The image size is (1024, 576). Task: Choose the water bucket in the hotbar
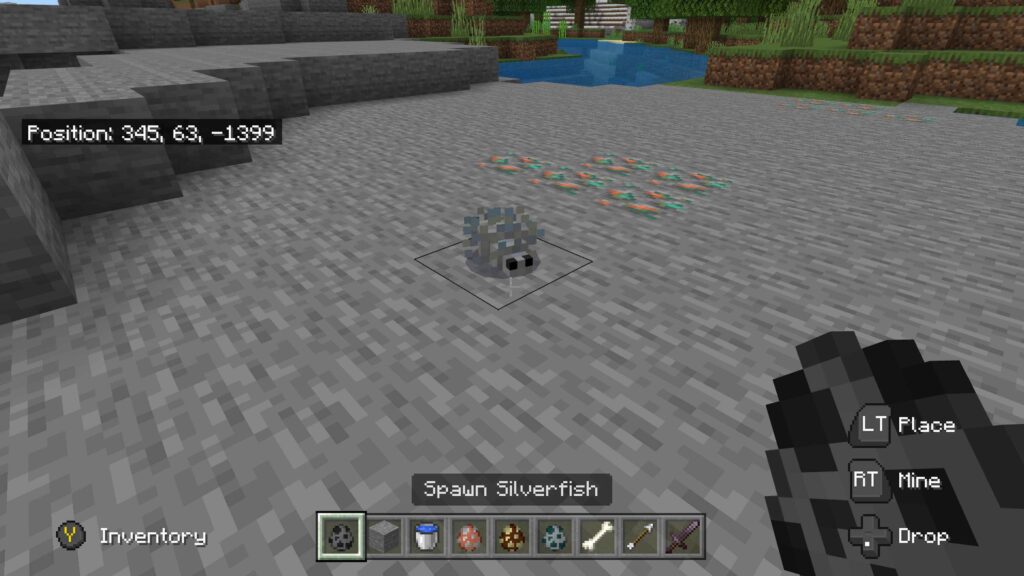pos(426,536)
